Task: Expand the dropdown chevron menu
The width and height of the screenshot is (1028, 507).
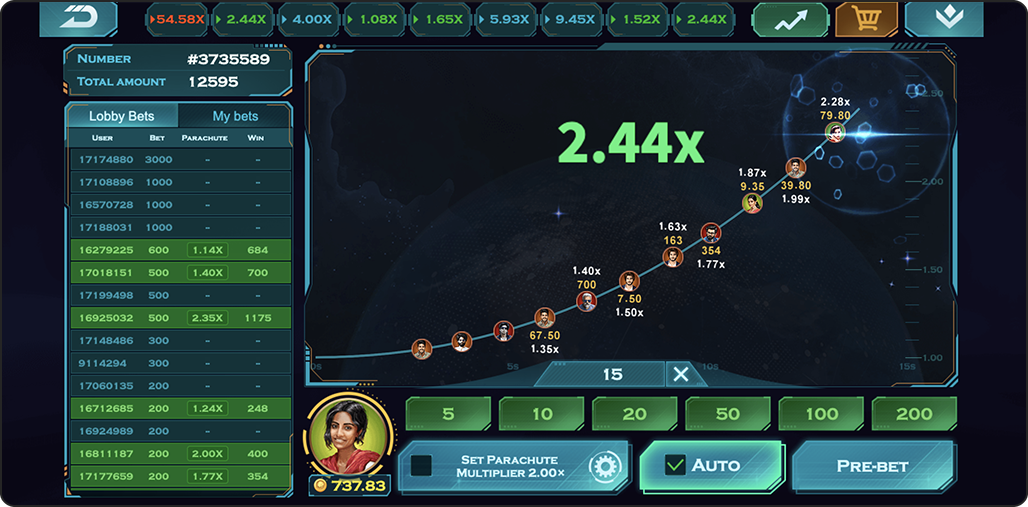Action: (943, 18)
